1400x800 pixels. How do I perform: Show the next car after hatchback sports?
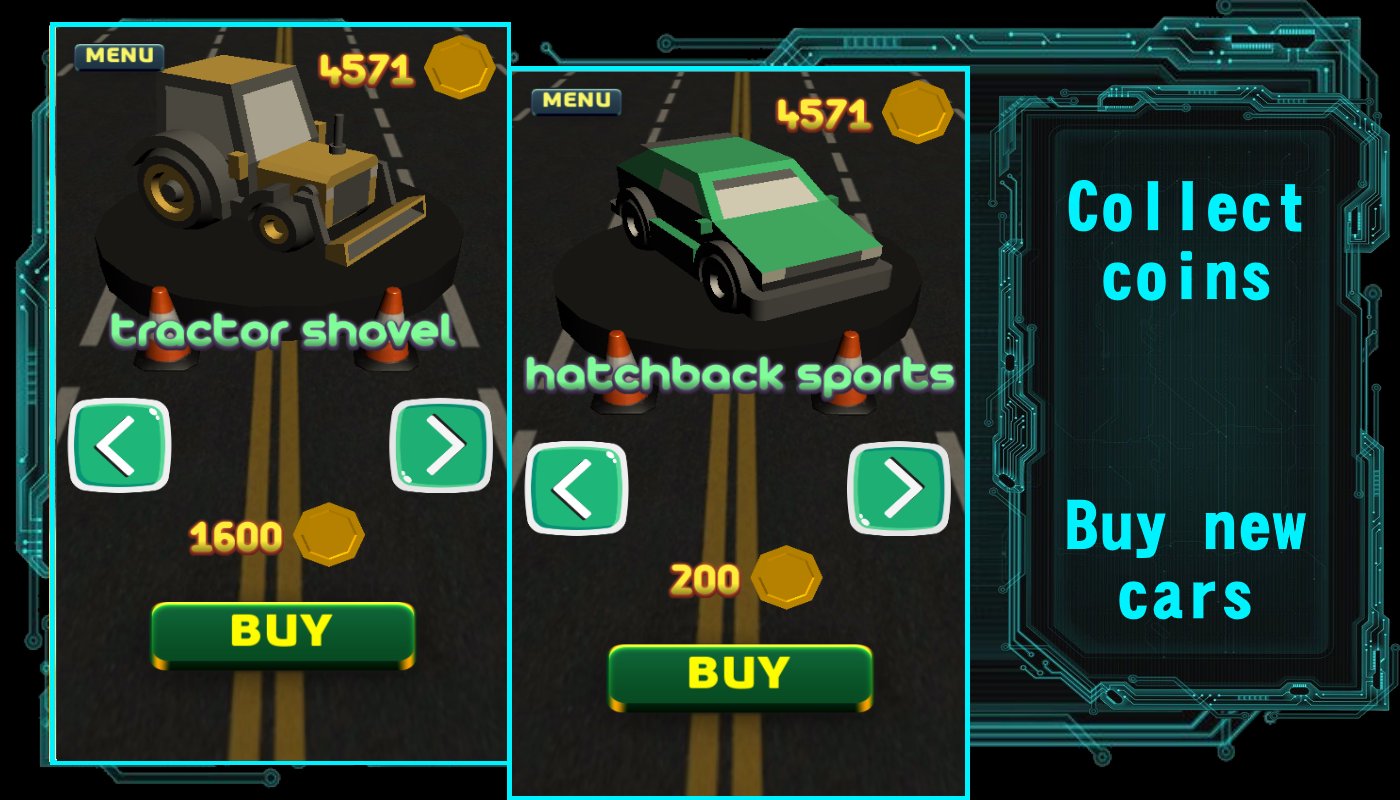click(902, 489)
